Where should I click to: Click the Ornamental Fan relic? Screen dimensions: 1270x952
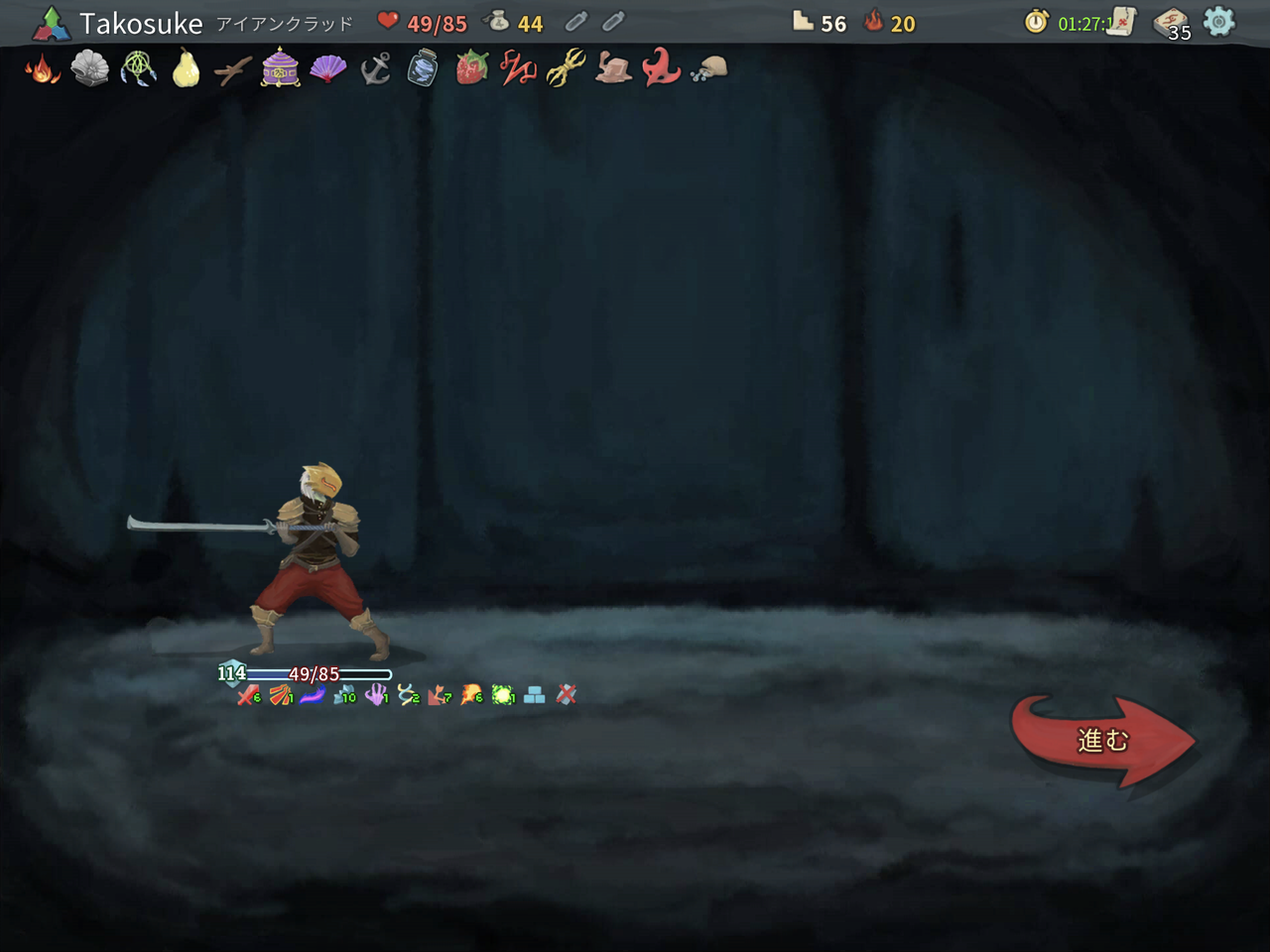coord(327,69)
